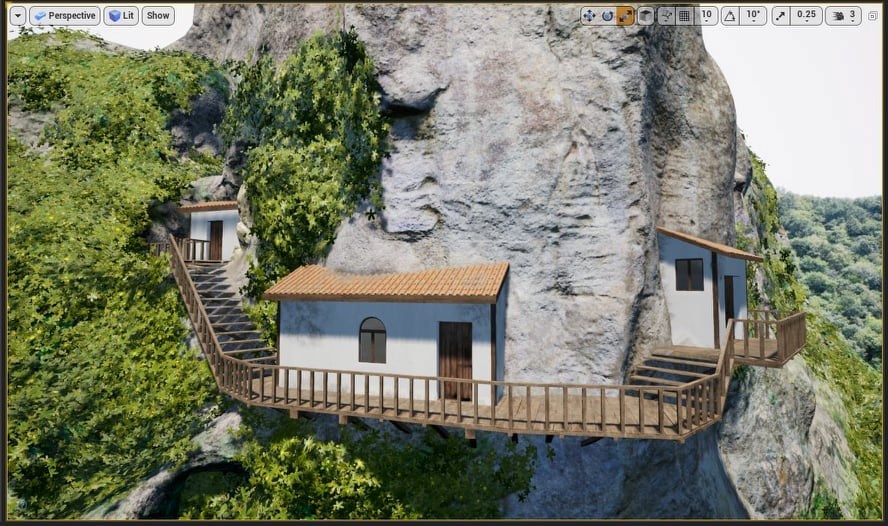Open the Show flags menu
The width and height of the screenshot is (888, 526).
pyautogui.click(x=158, y=16)
